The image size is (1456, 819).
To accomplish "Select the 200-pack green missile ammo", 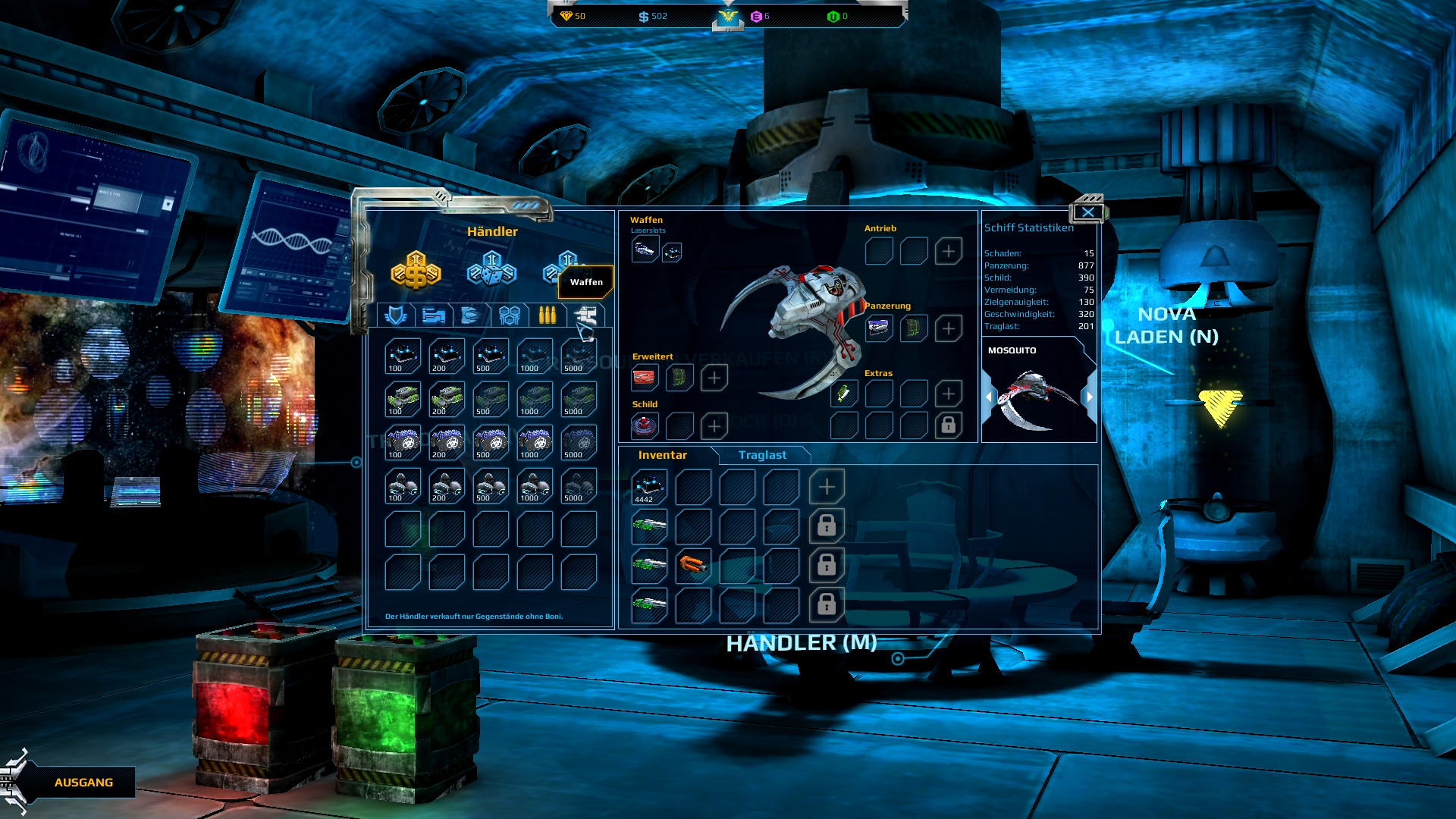I will pyautogui.click(x=447, y=400).
